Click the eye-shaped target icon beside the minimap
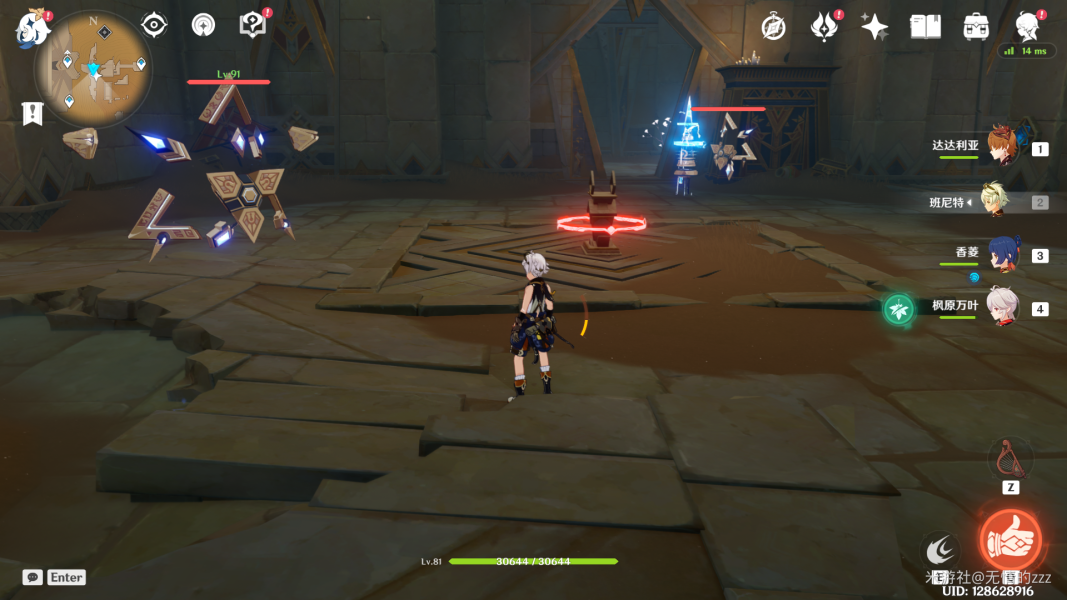 coord(154,25)
